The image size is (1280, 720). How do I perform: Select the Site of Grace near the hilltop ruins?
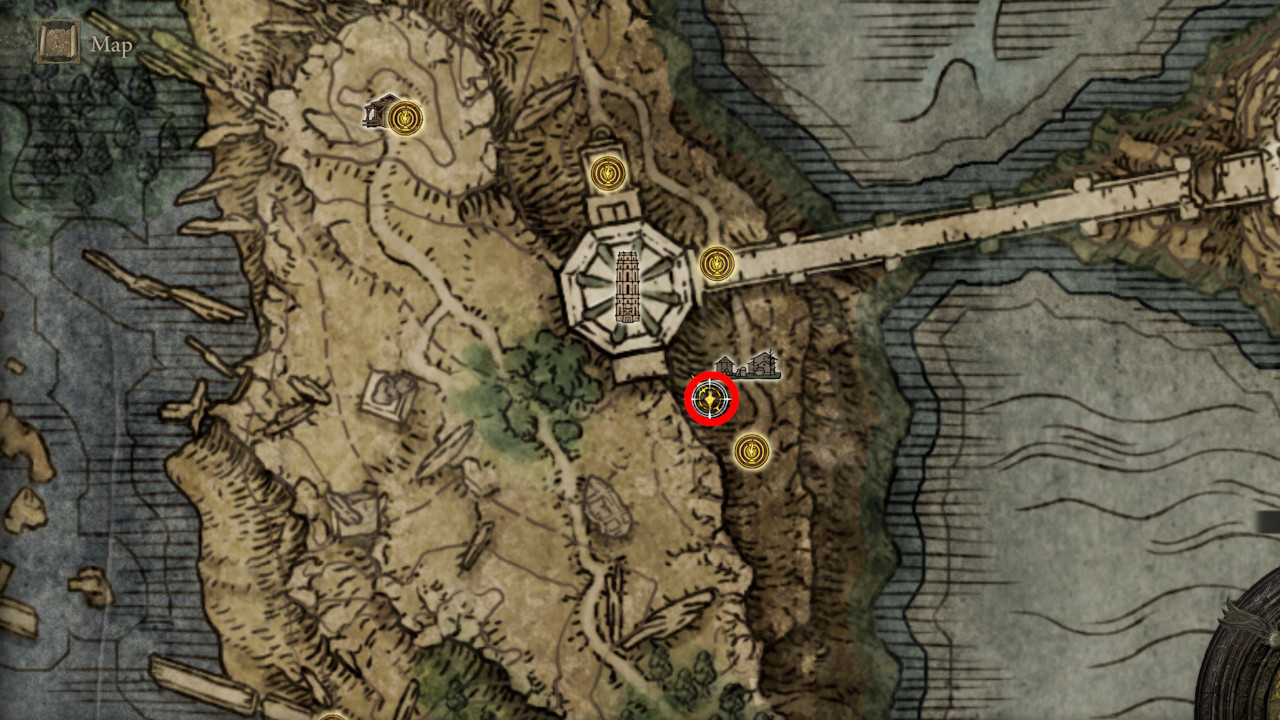click(405, 117)
